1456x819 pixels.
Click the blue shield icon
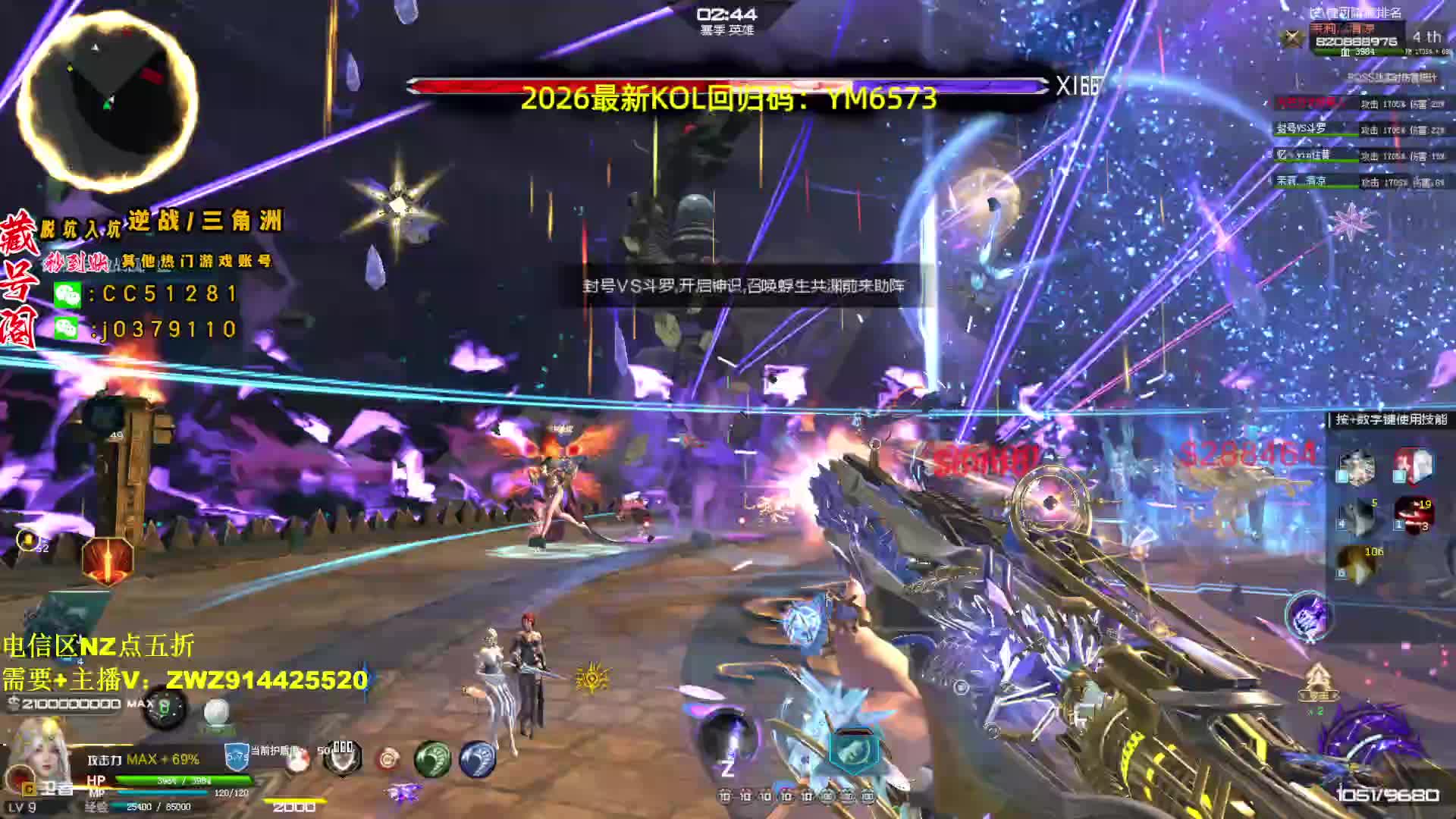(x=237, y=756)
